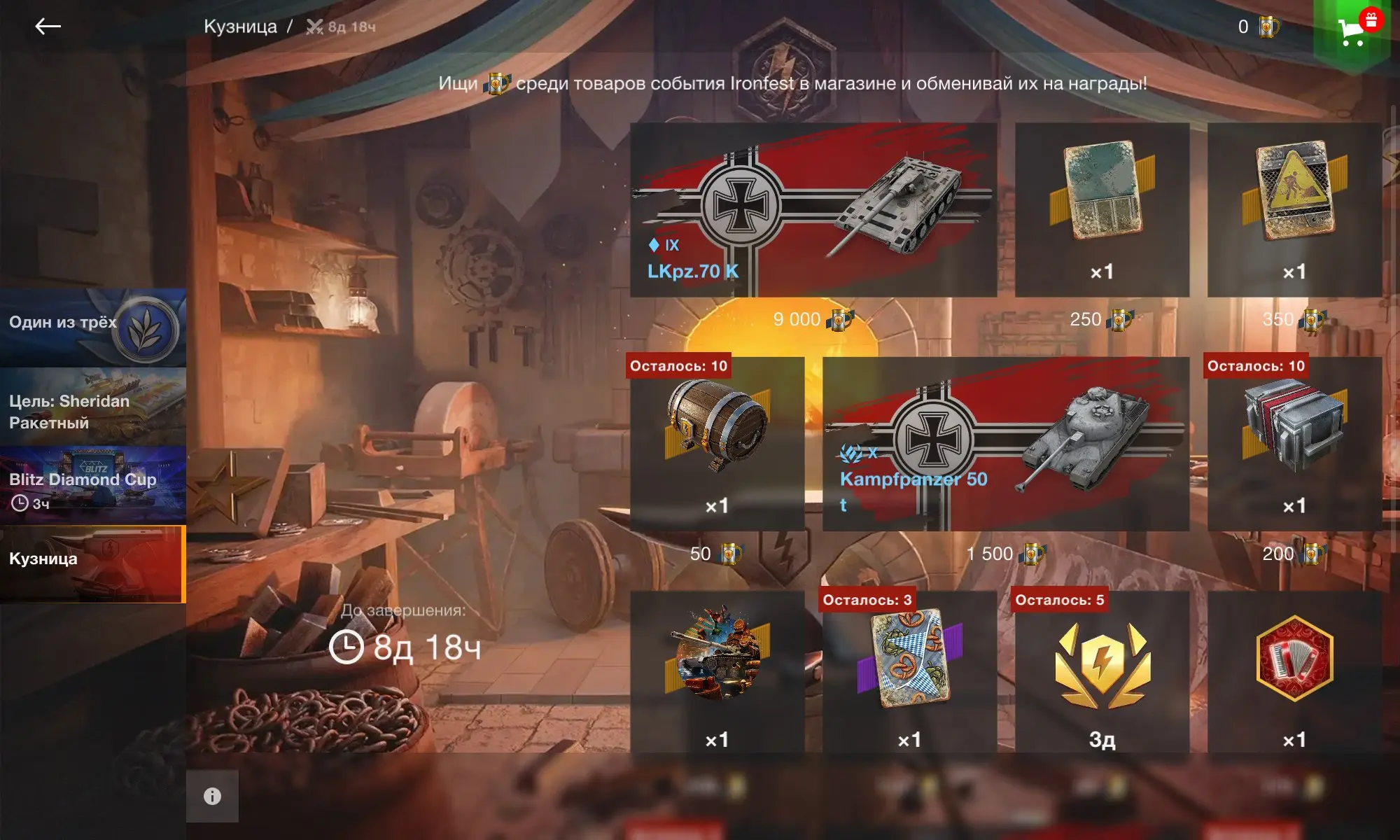This screenshot has height=840, width=1400.
Task: Go back with the arrow button
Action: pos(48,27)
